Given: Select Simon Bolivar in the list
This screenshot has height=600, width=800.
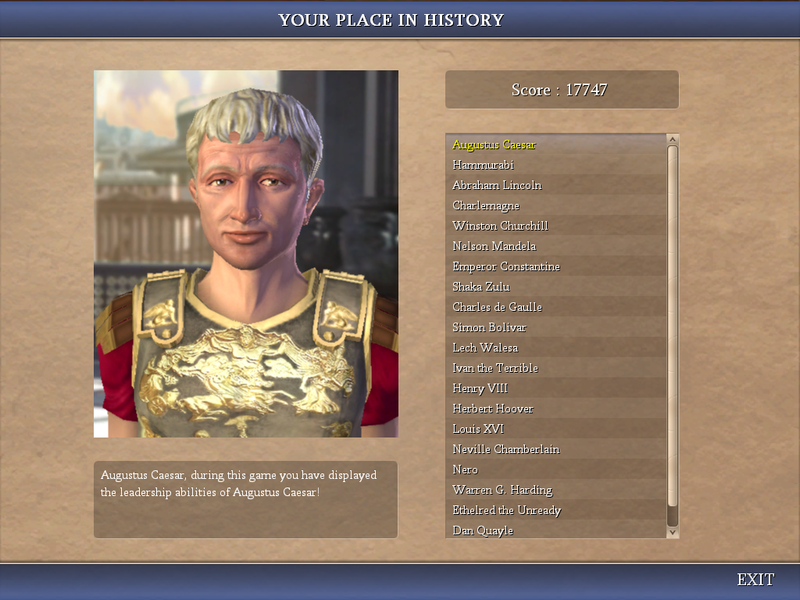Looking at the screenshot, I should [489, 328].
